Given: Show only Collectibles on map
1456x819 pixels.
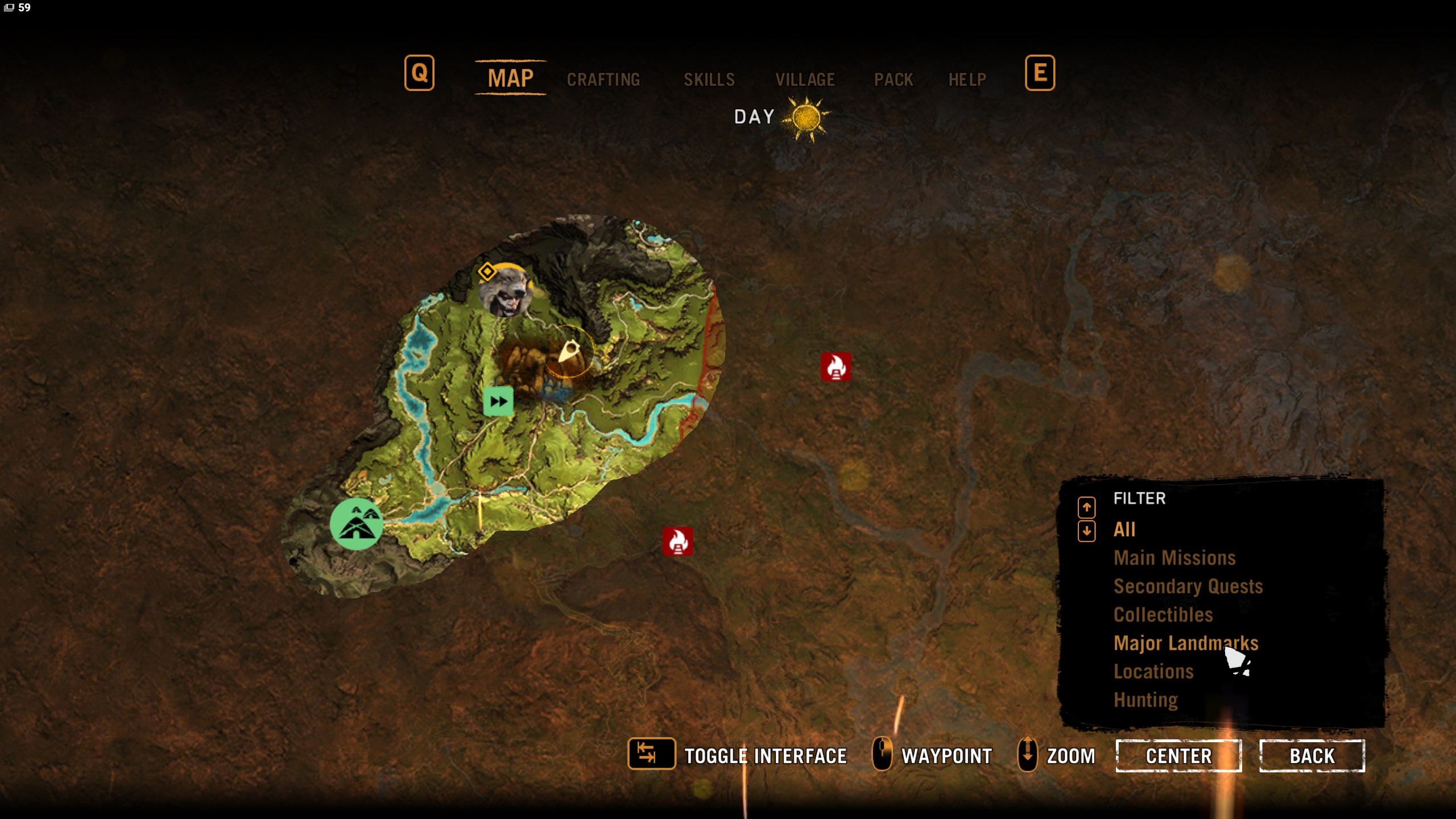Looking at the screenshot, I should coord(1163,615).
